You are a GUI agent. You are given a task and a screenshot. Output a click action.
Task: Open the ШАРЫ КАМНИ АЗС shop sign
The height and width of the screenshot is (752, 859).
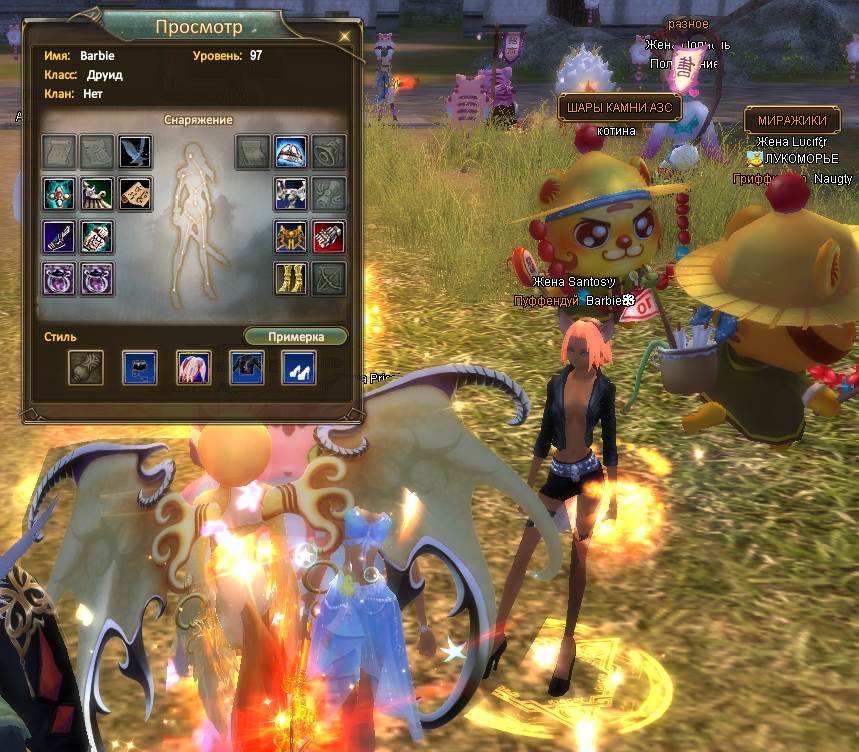tap(618, 108)
